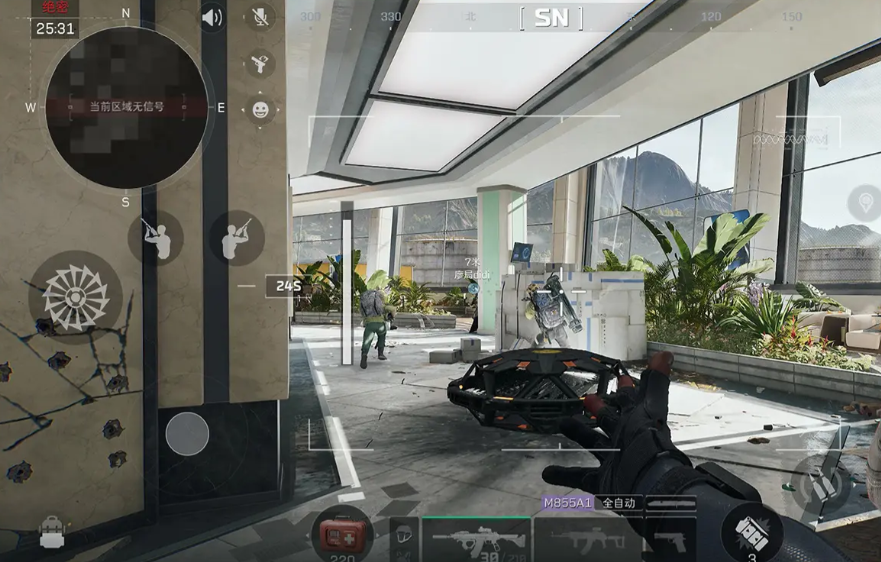
Task: Open the smiley emote wheel
Action: tap(260, 110)
